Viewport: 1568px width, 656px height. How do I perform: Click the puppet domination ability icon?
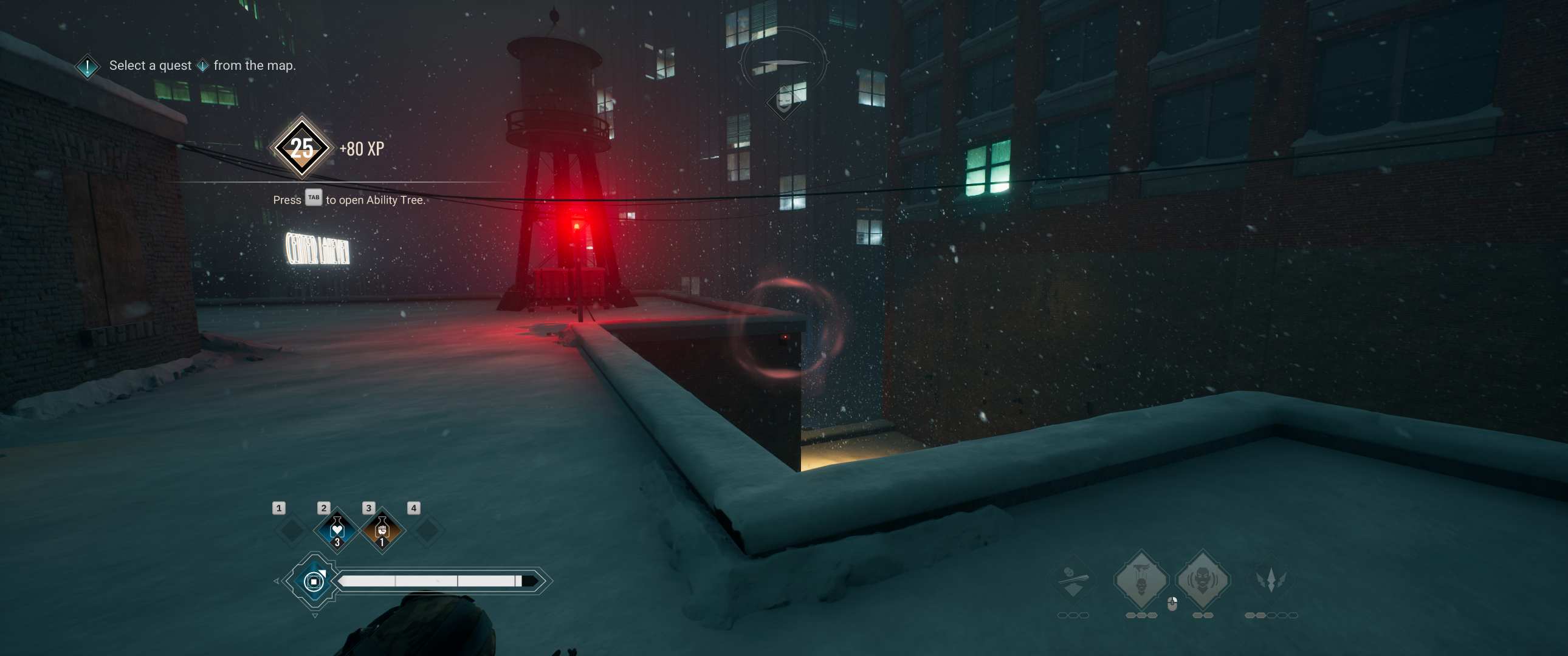pyautogui.click(x=1142, y=578)
